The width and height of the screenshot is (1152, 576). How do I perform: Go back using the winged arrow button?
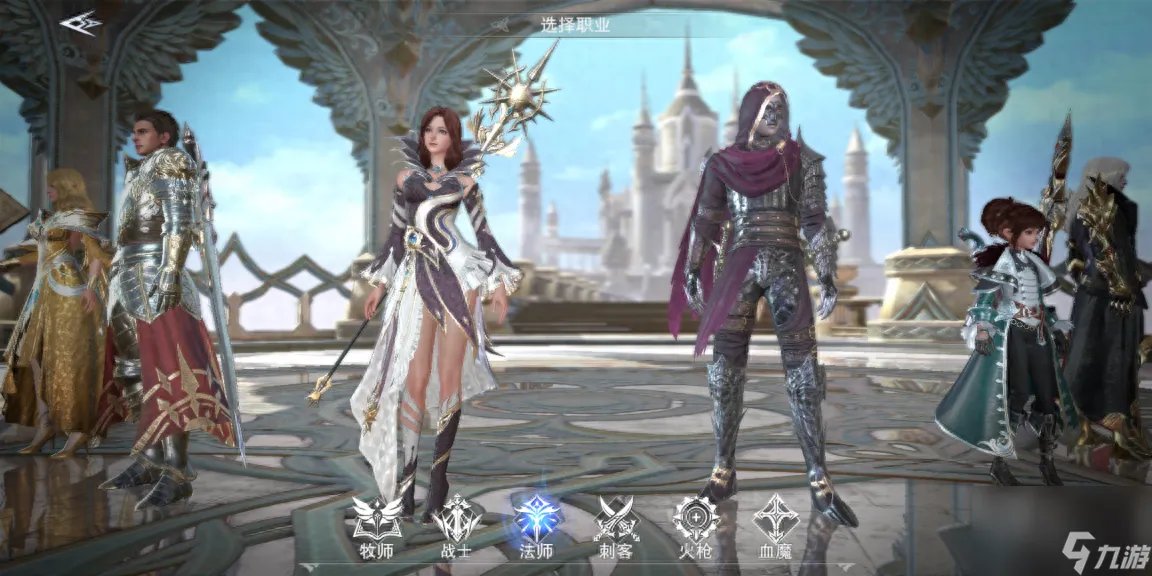(x=81, y=22)
